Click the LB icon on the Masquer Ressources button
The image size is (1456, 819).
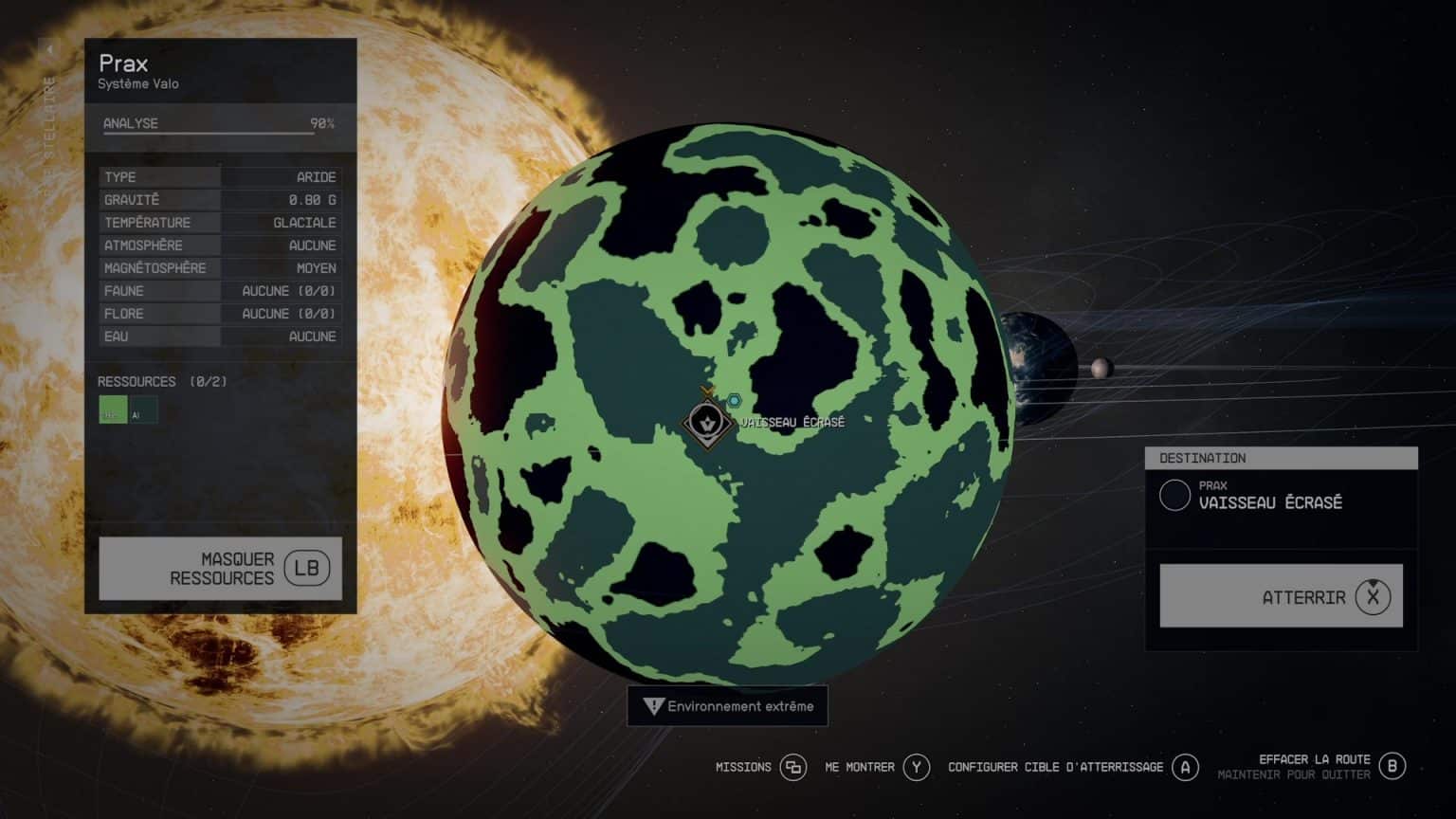pyautogui.click(x=305, y=568)
